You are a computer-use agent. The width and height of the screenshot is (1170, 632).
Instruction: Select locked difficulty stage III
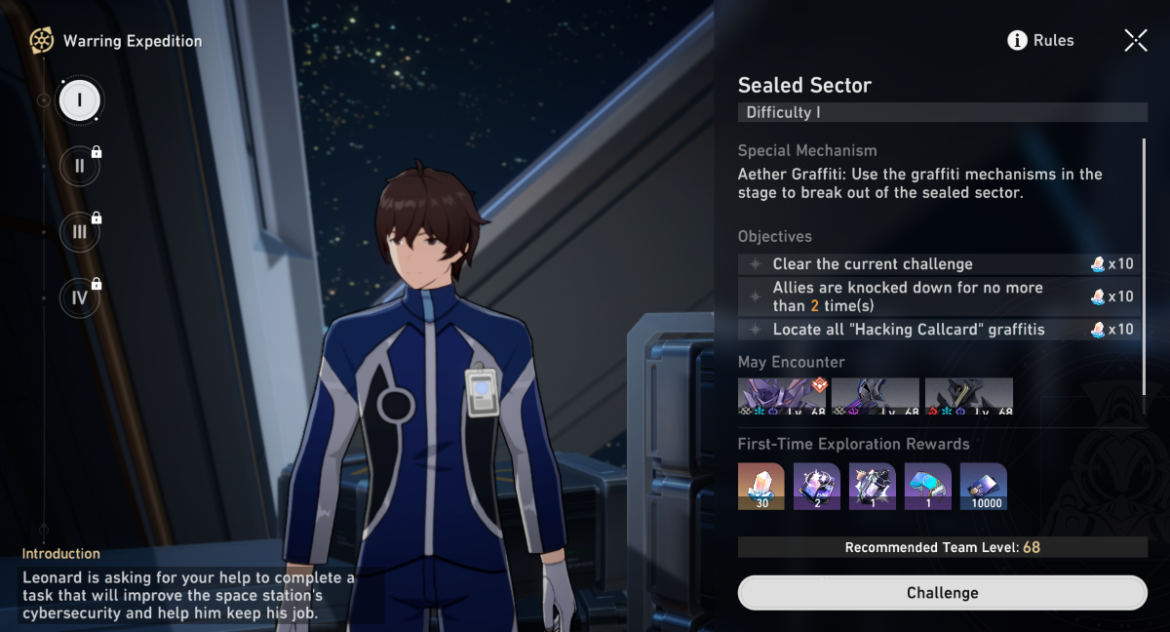click(x=79, y=232)
